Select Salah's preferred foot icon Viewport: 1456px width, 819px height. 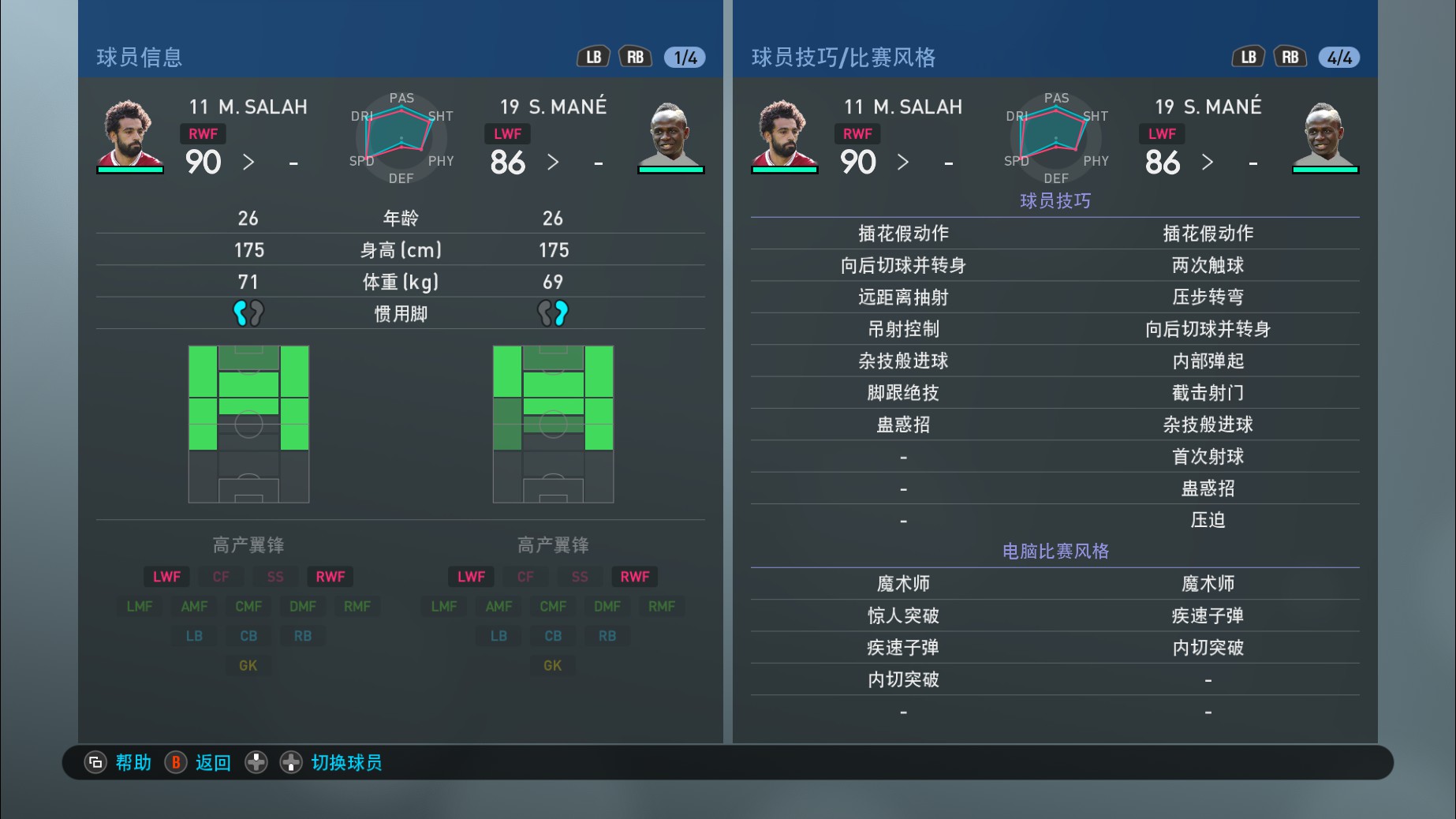pyautogui.click(x=248, y=312)
